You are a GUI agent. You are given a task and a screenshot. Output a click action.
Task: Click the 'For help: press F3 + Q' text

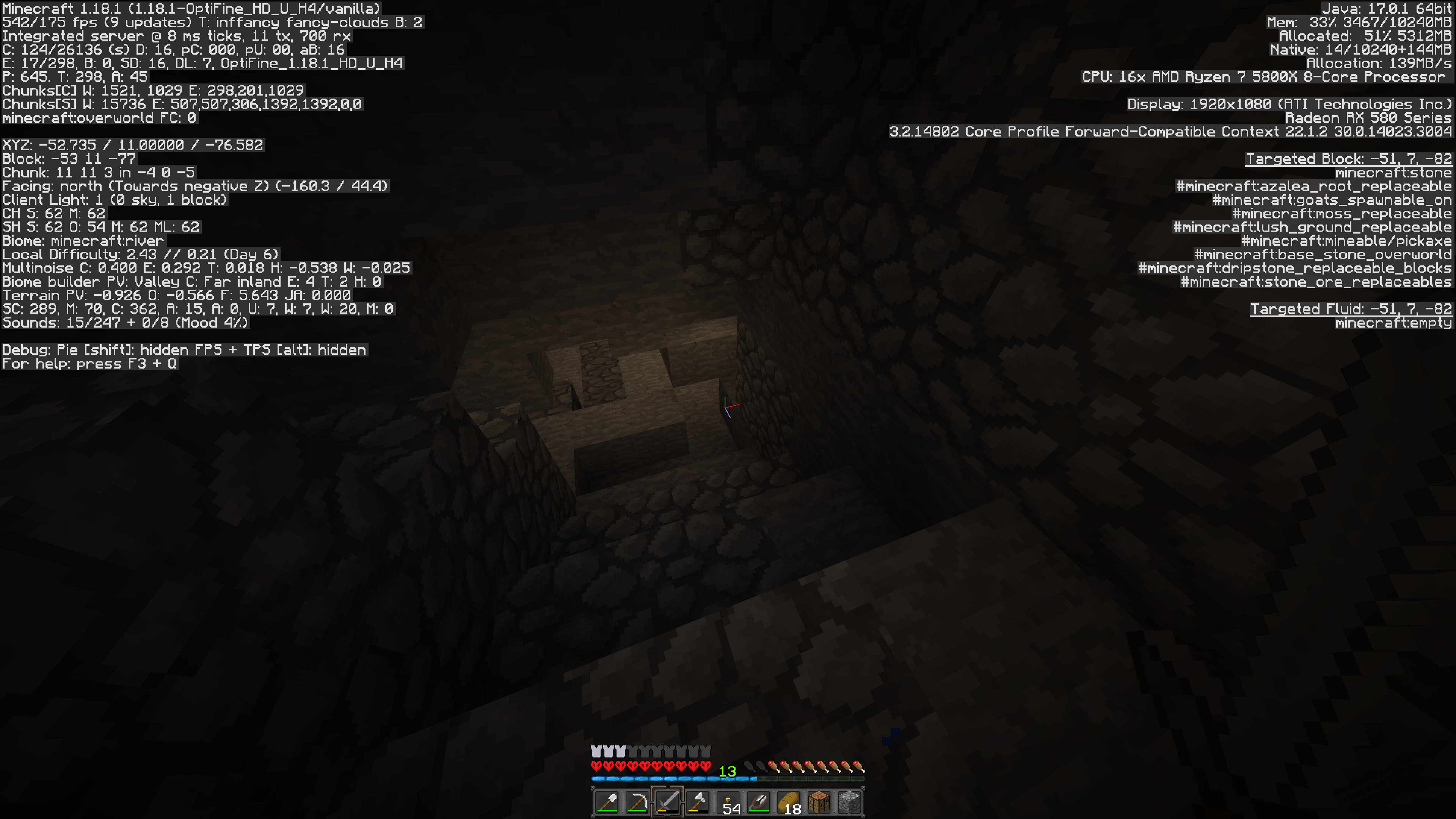(x=89, y=364)
